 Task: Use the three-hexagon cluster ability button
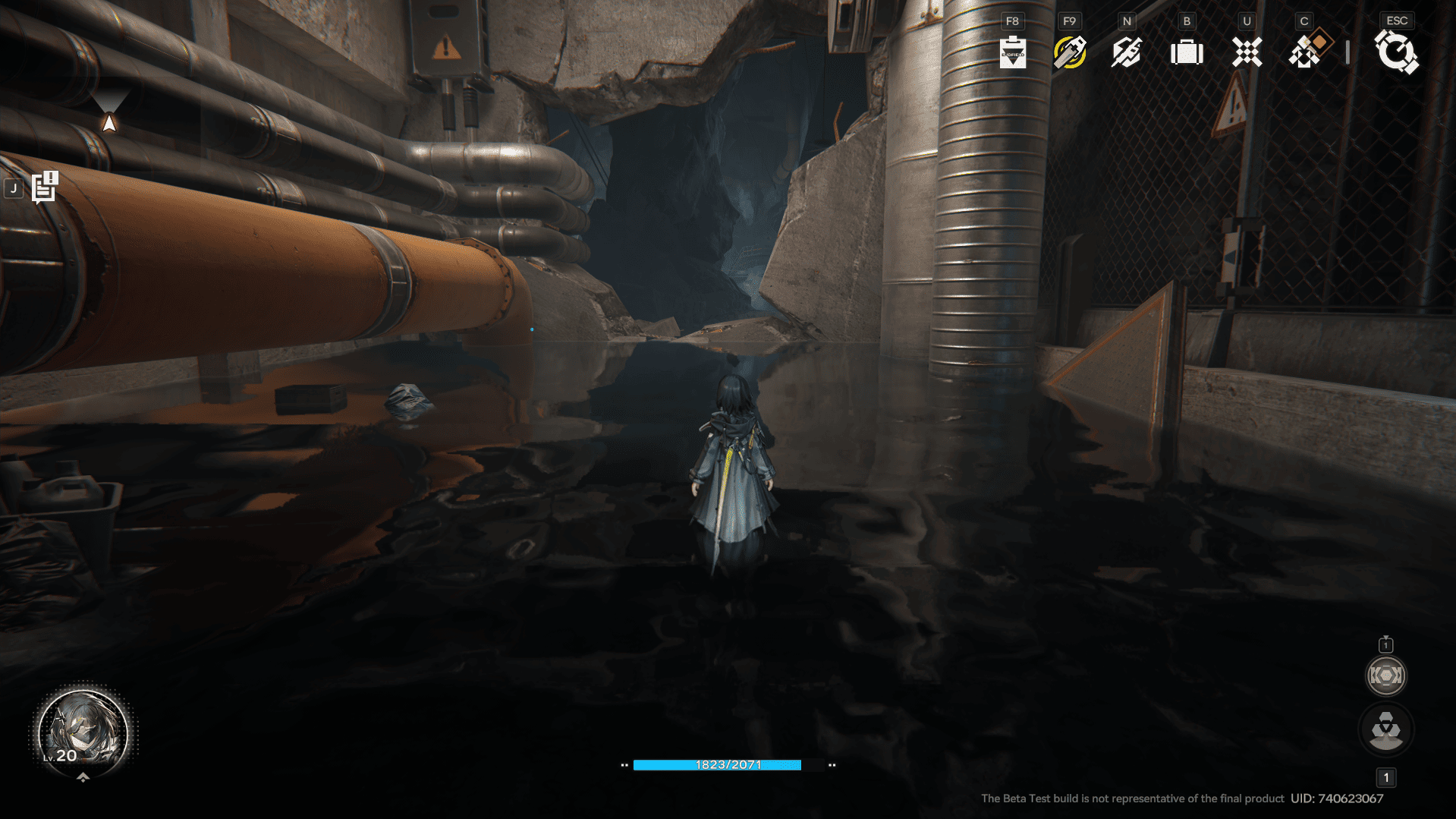(x=1385, y=730)
